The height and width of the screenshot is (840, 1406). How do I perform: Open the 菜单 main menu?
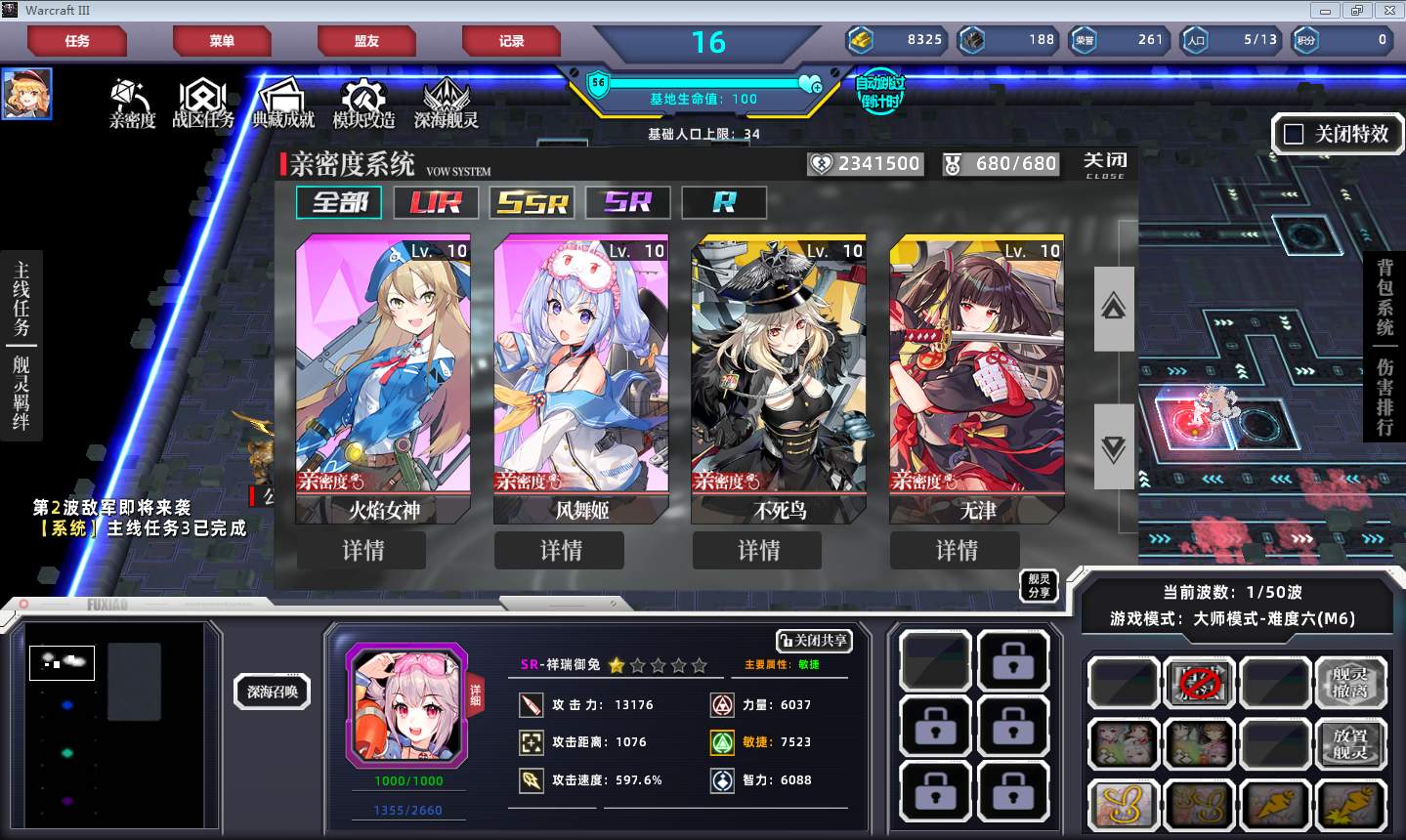point(222,41)
